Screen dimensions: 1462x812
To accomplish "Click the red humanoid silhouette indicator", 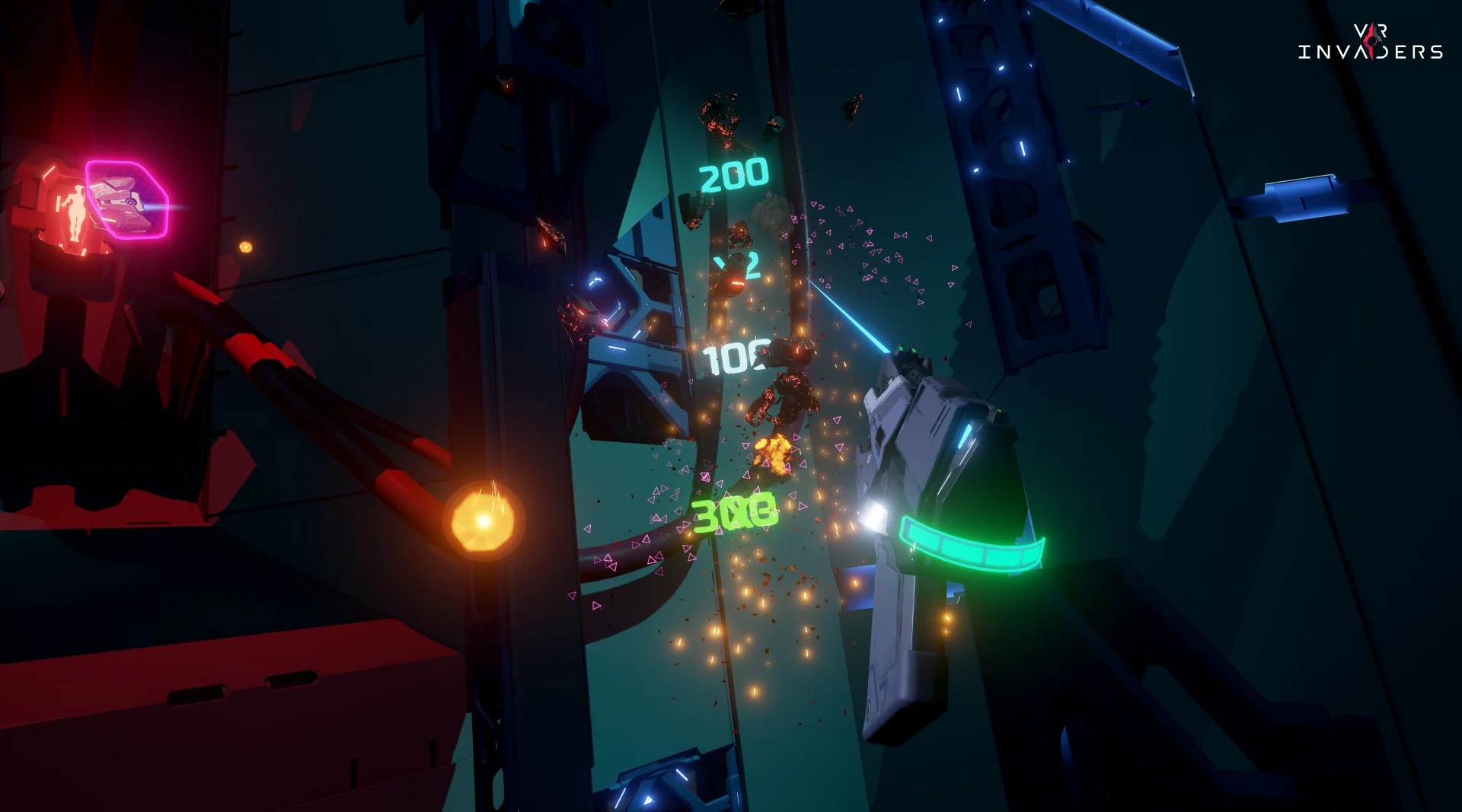I will (x=76, y=213).
